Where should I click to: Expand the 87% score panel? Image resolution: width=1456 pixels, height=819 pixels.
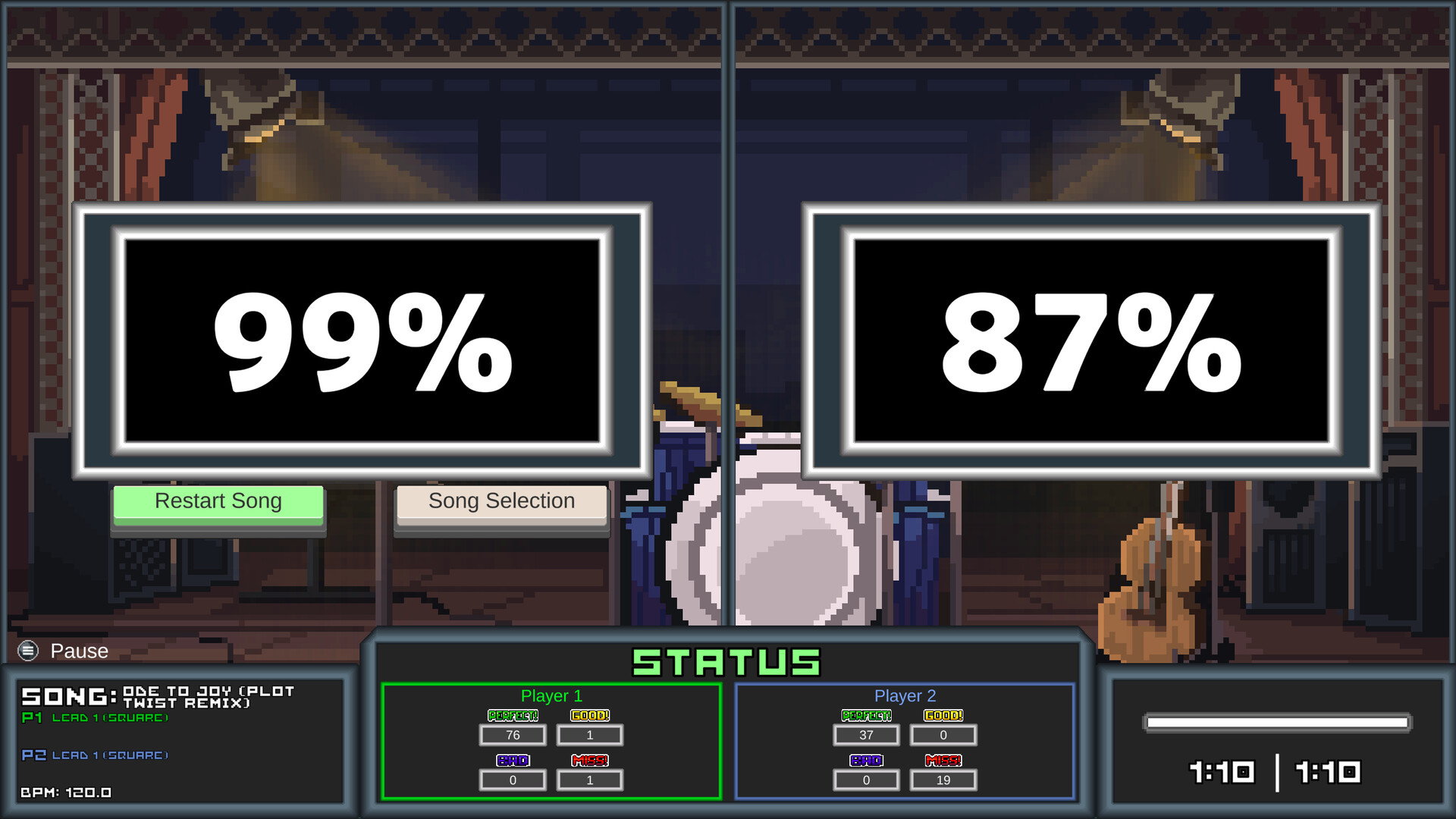tap(1092, 340)
